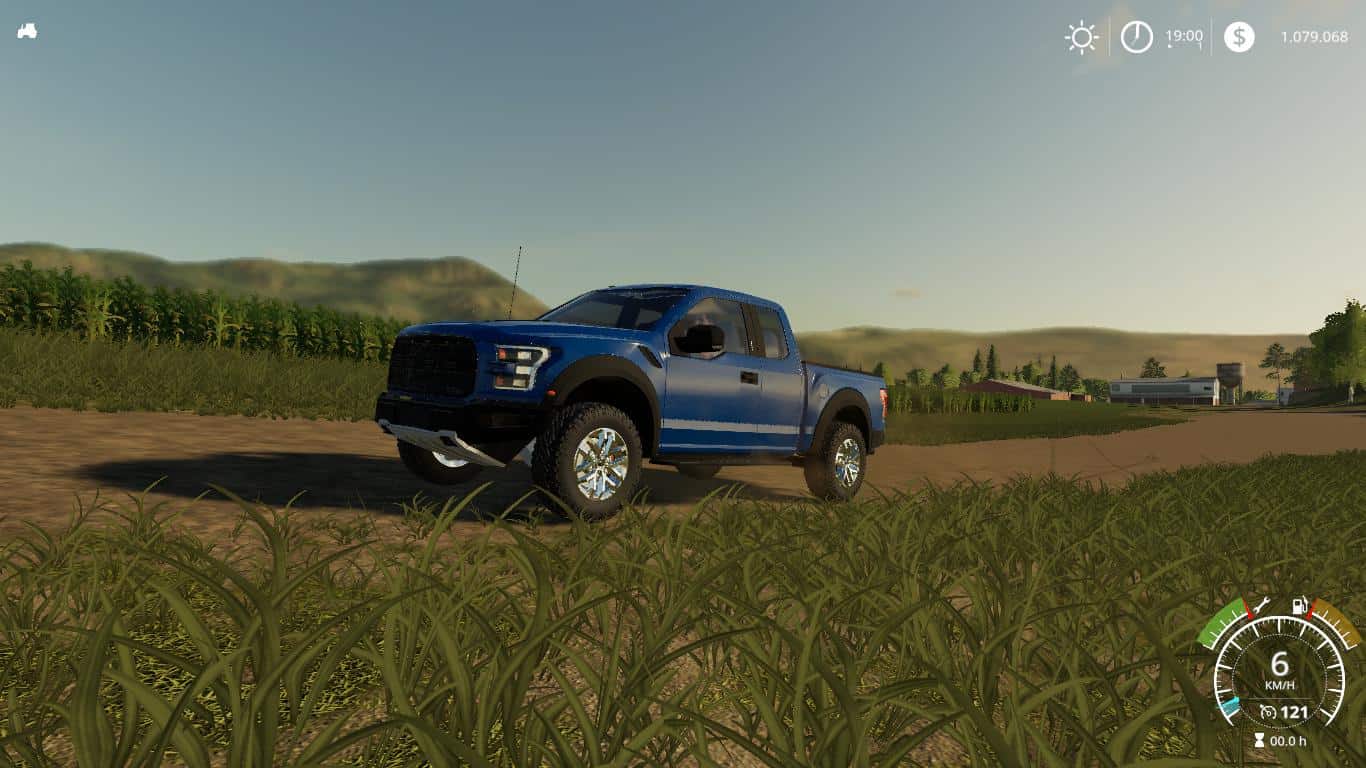Open the dollar coin money icon

point(1240,38)
